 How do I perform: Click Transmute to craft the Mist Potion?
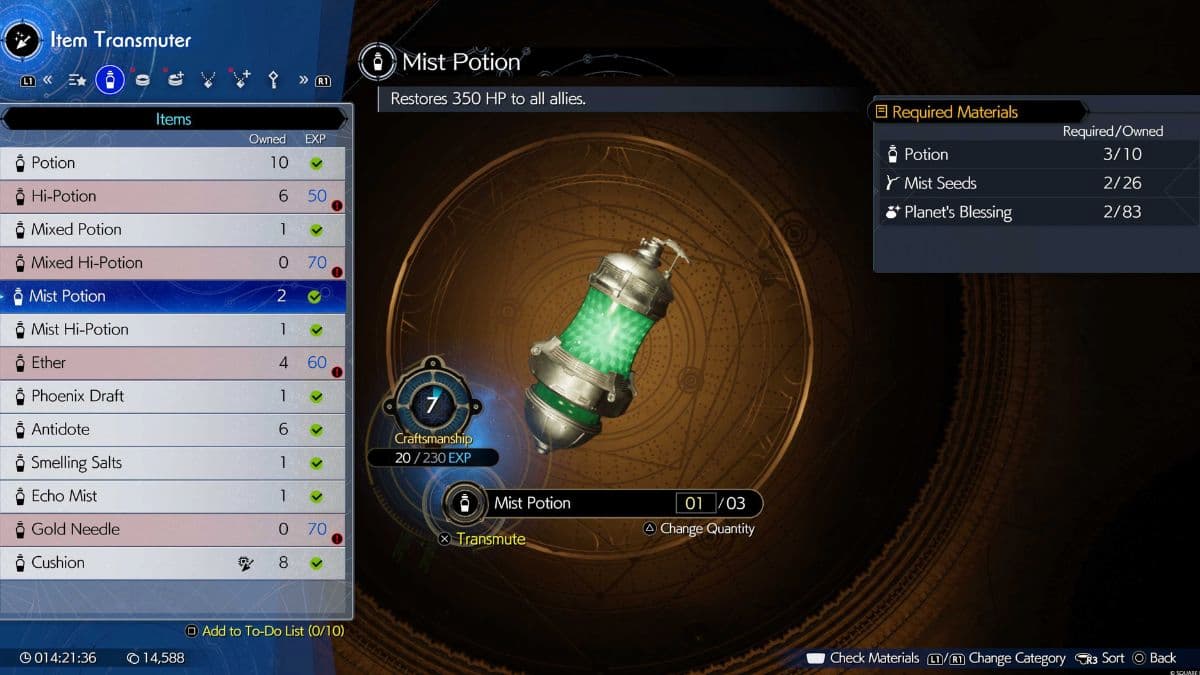pyautogui.click(x=489, y=539)
